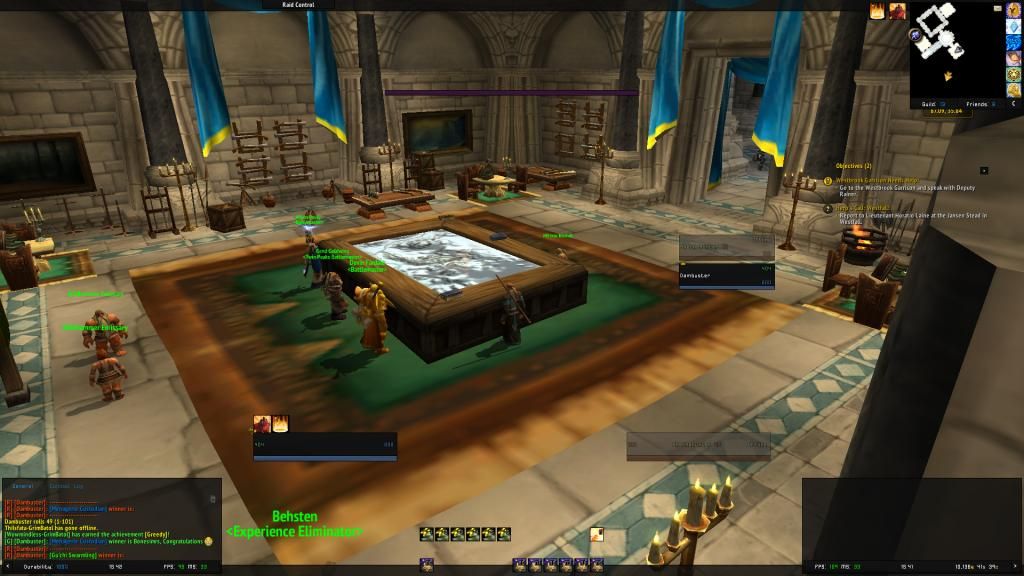The image size is (1024, 576).
Task: Click the minimap tracking button
Action: click(915, 36)
